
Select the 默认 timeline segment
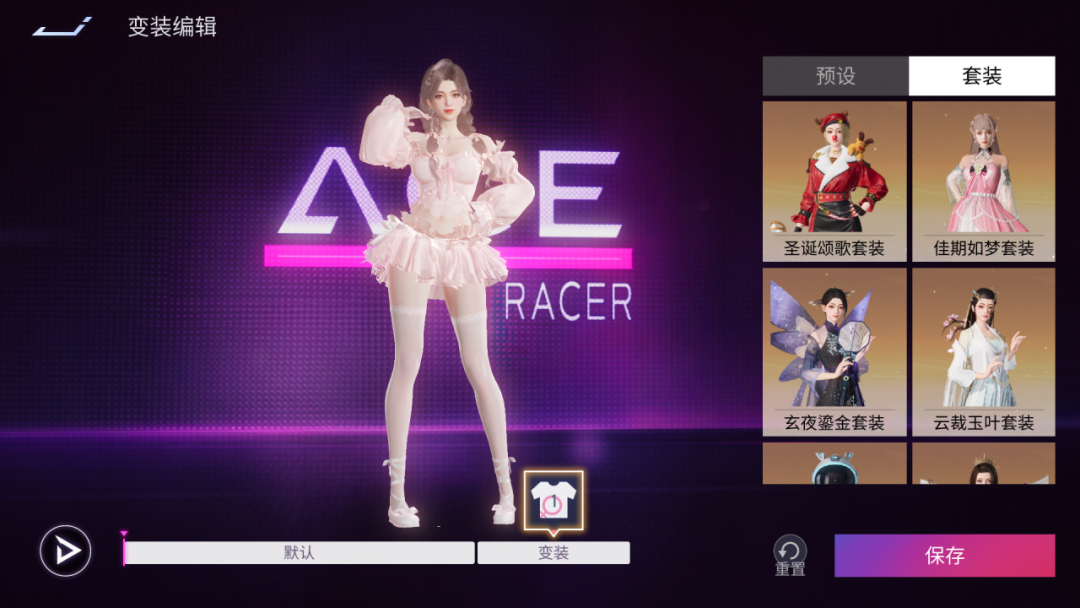(x=299, y=553)
